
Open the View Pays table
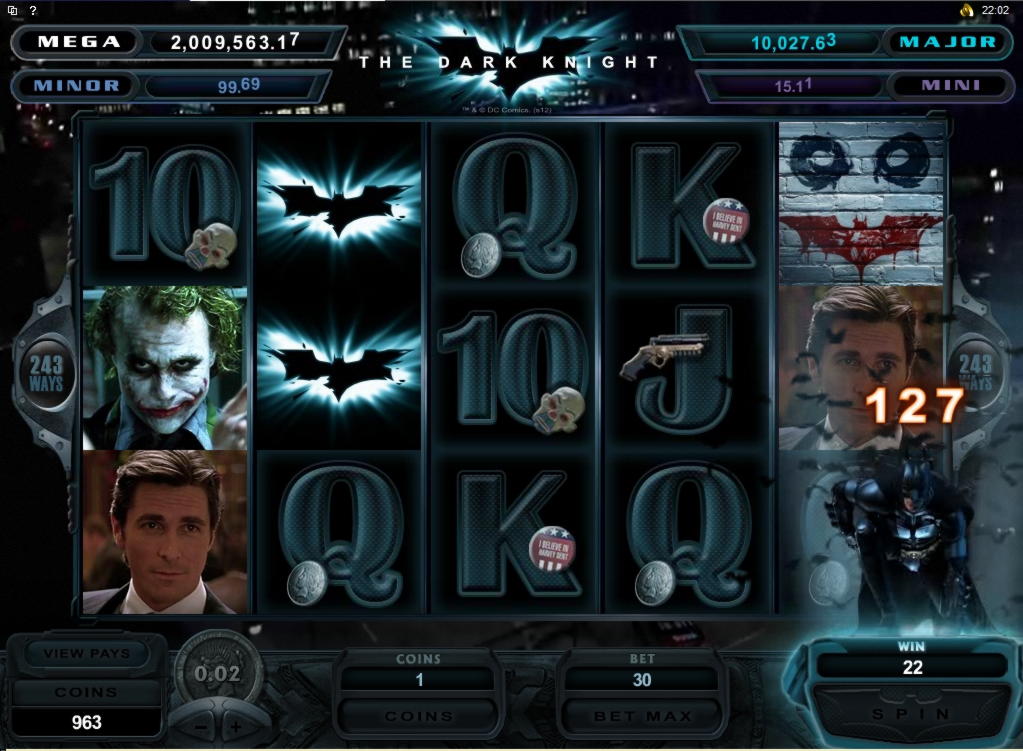[87, 654]
